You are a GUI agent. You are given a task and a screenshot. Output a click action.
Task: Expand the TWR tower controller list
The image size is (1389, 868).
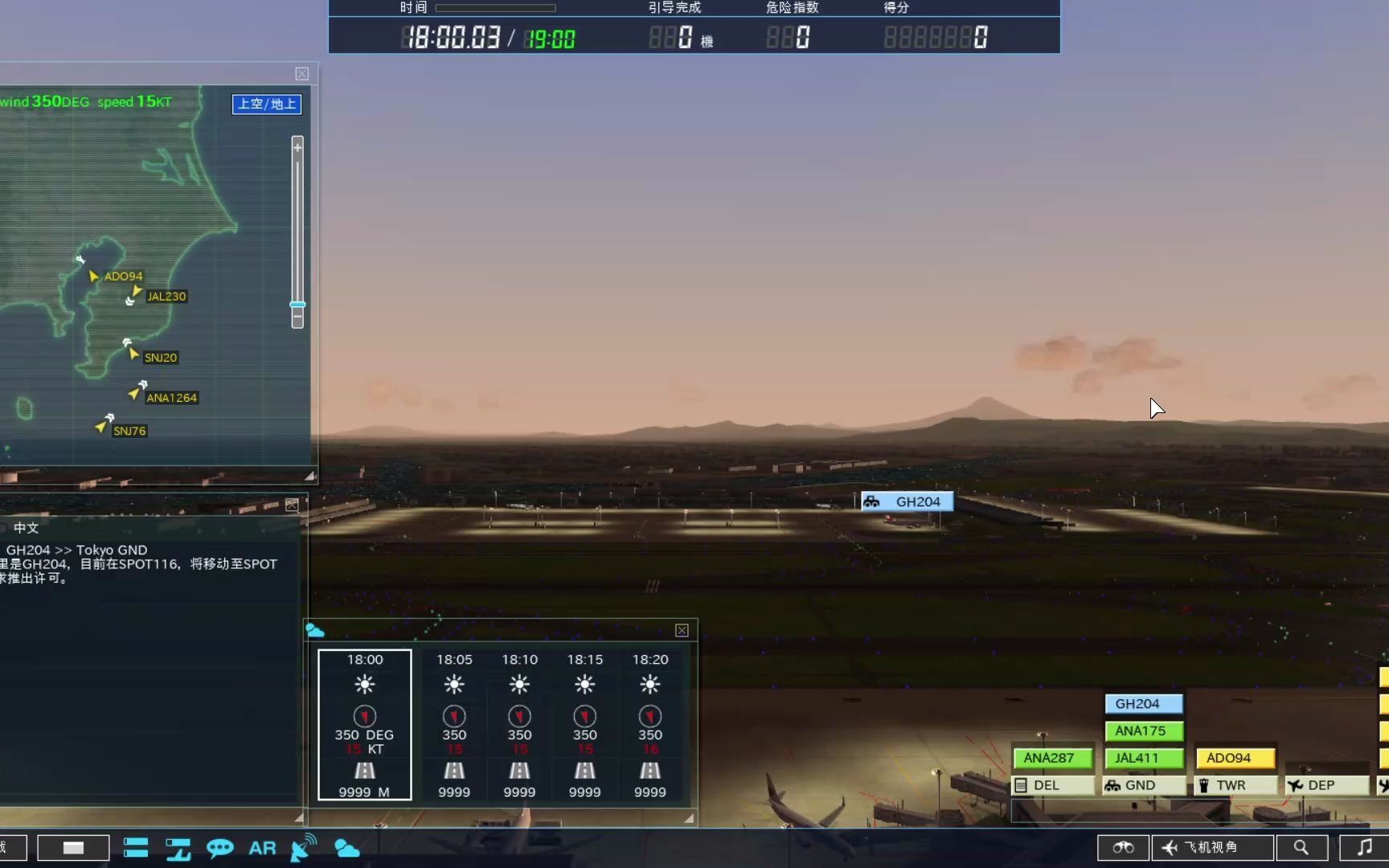click(x=1235, y=785)
